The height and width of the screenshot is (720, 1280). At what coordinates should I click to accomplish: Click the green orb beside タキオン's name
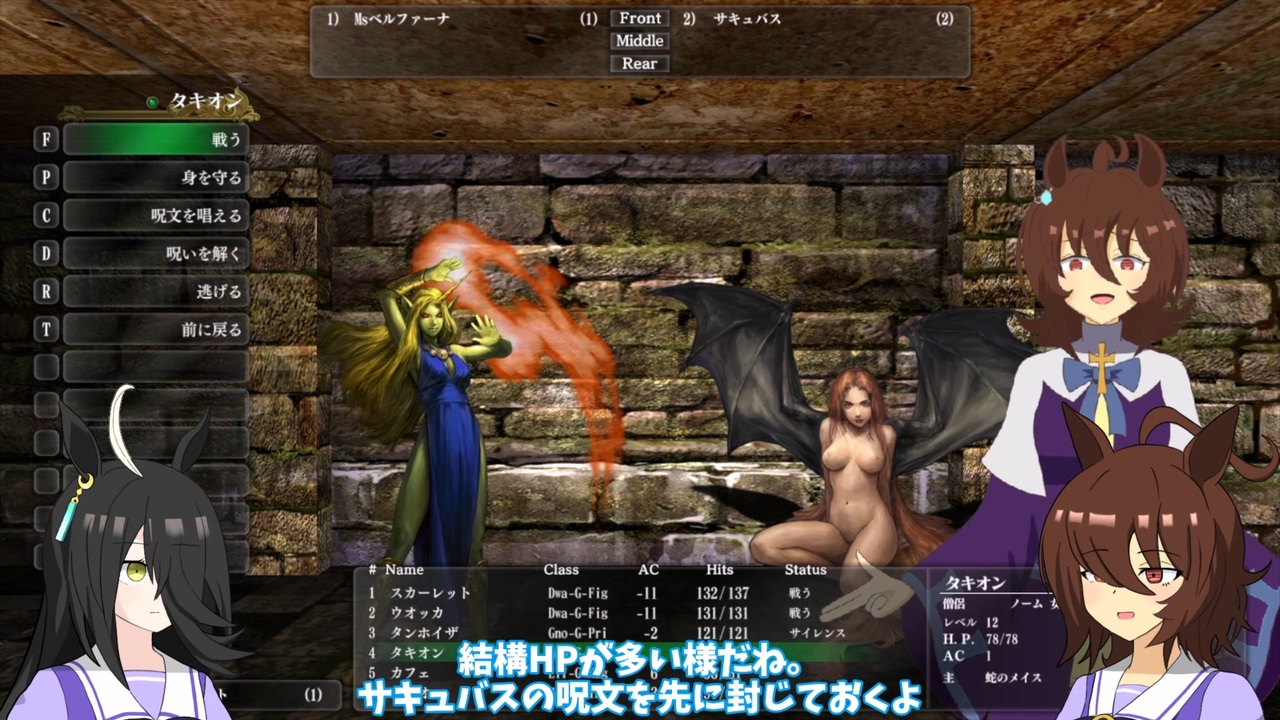[154, 100]
